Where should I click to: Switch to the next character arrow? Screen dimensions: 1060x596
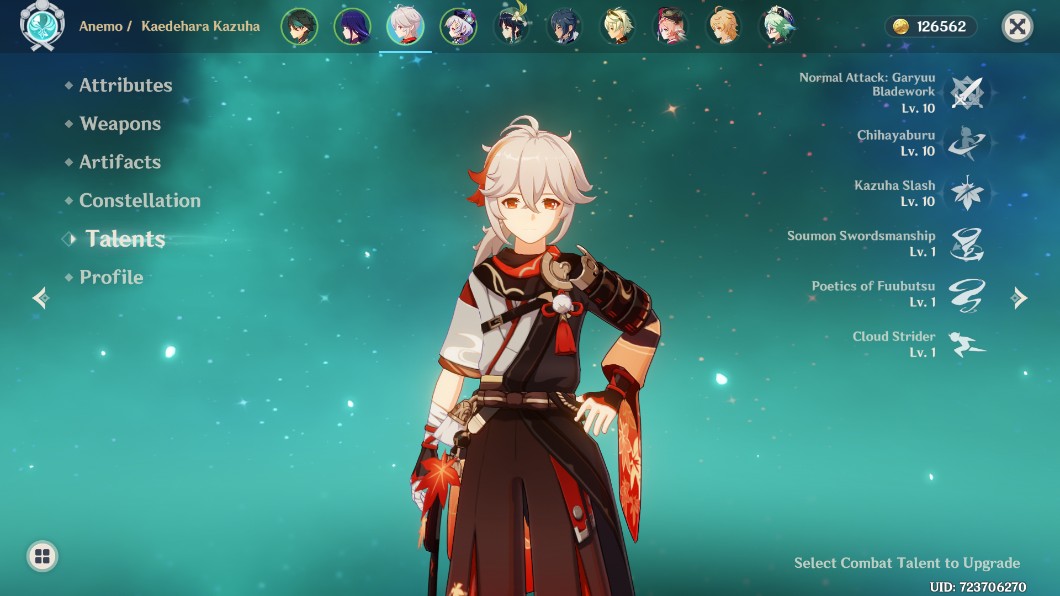1019,297
